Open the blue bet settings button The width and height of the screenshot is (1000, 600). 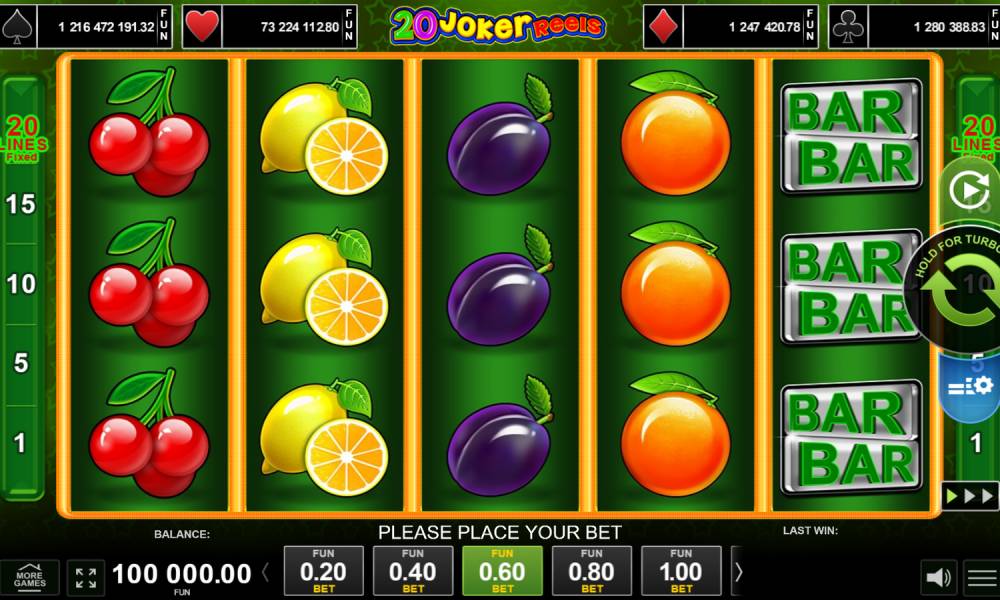click(969, 386)
